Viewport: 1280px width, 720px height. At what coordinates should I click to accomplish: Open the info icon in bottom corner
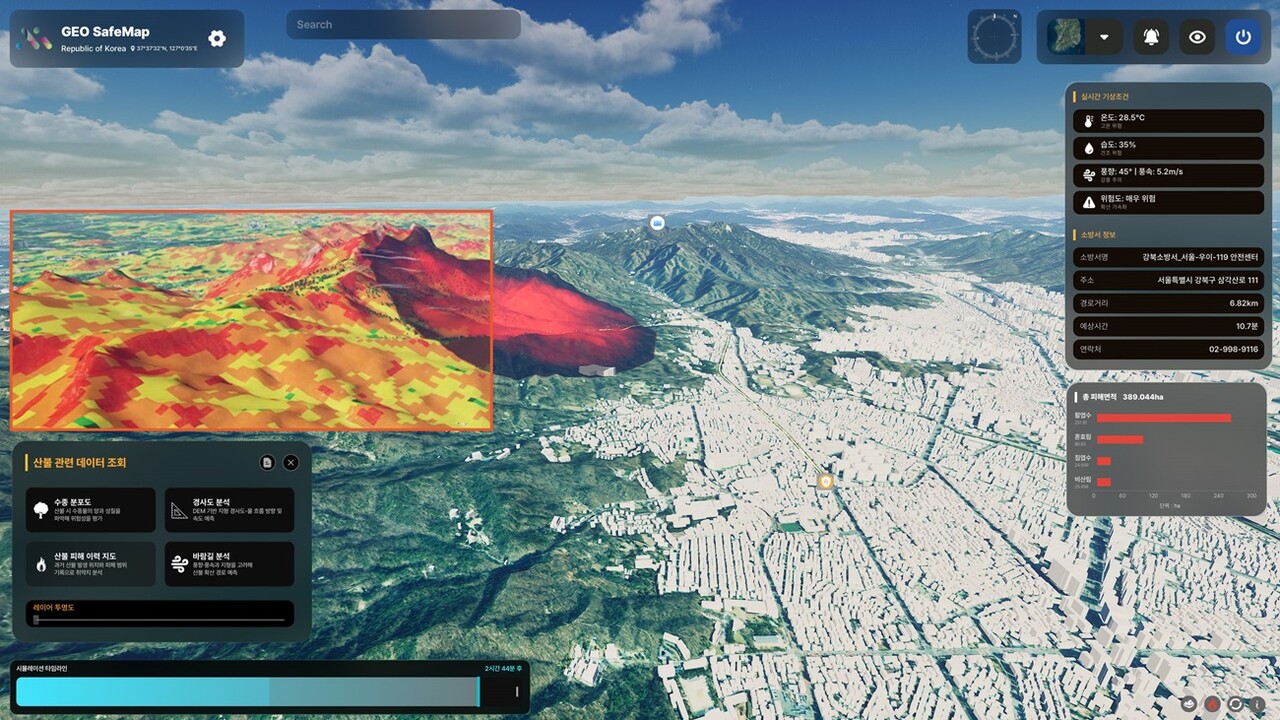click(x=1257, y=704)
